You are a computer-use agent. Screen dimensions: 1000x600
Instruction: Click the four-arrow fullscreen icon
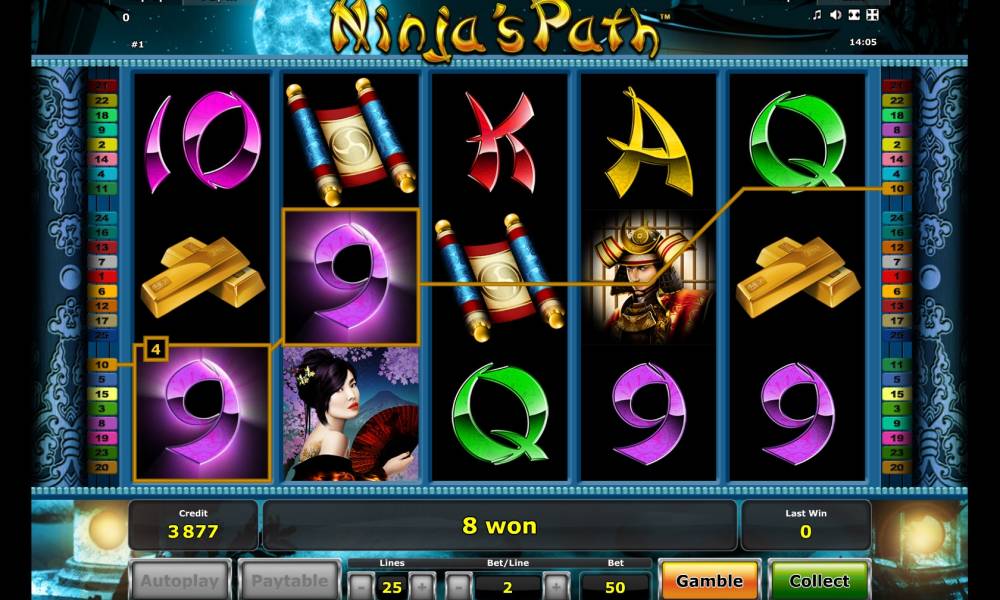click(x=872, y=15)
